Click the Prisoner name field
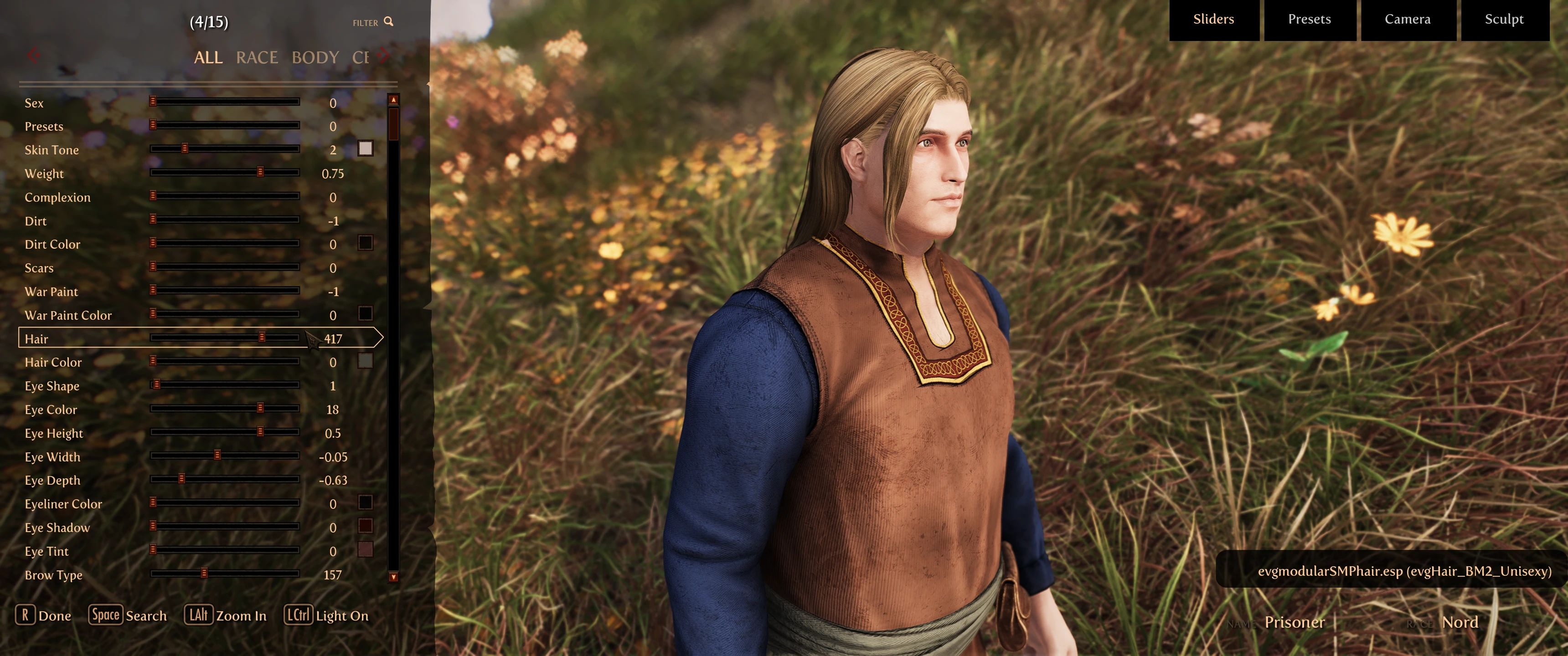 (x=1294, y=623)
